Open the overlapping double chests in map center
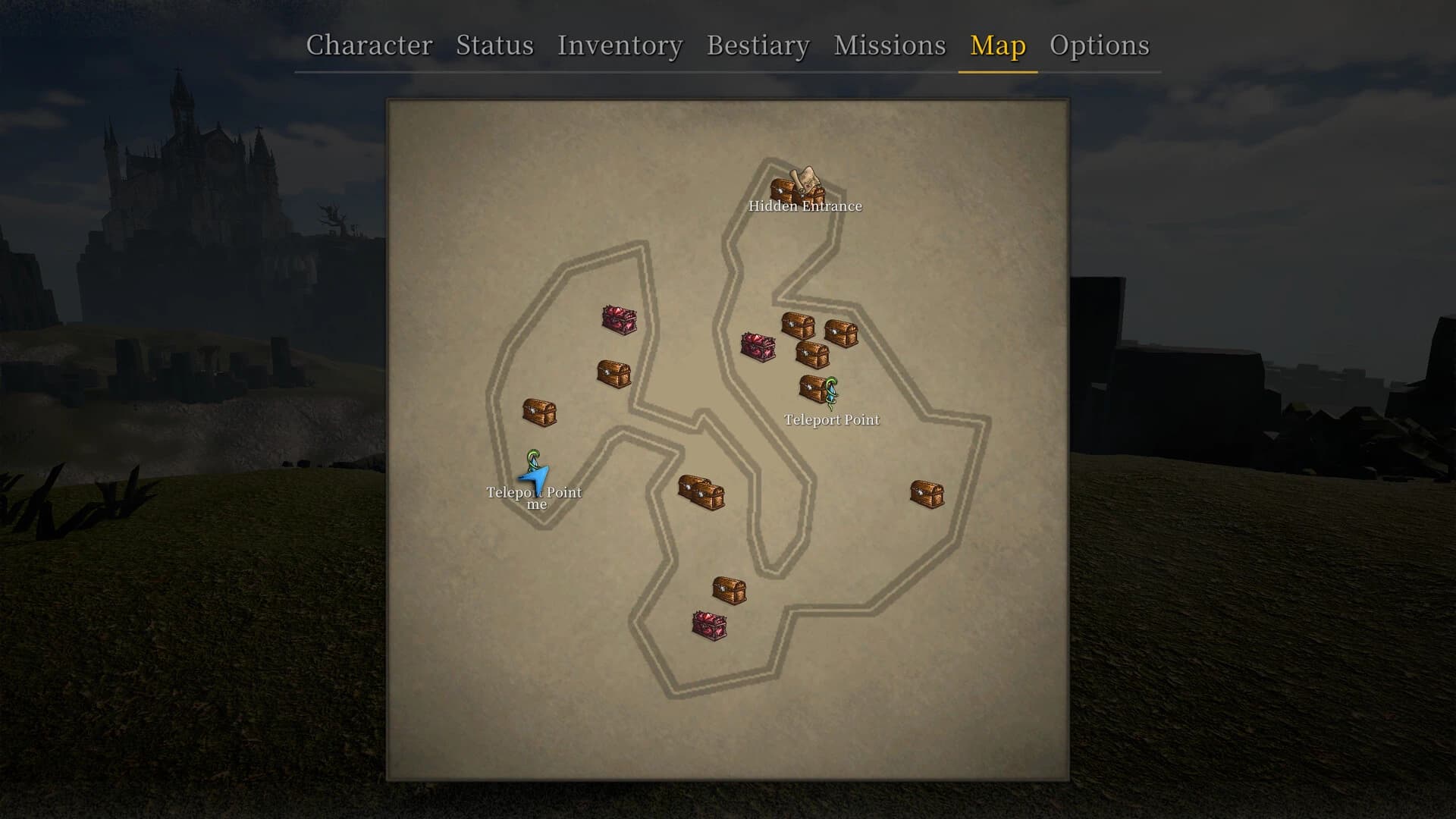 [x=701, y=491]
